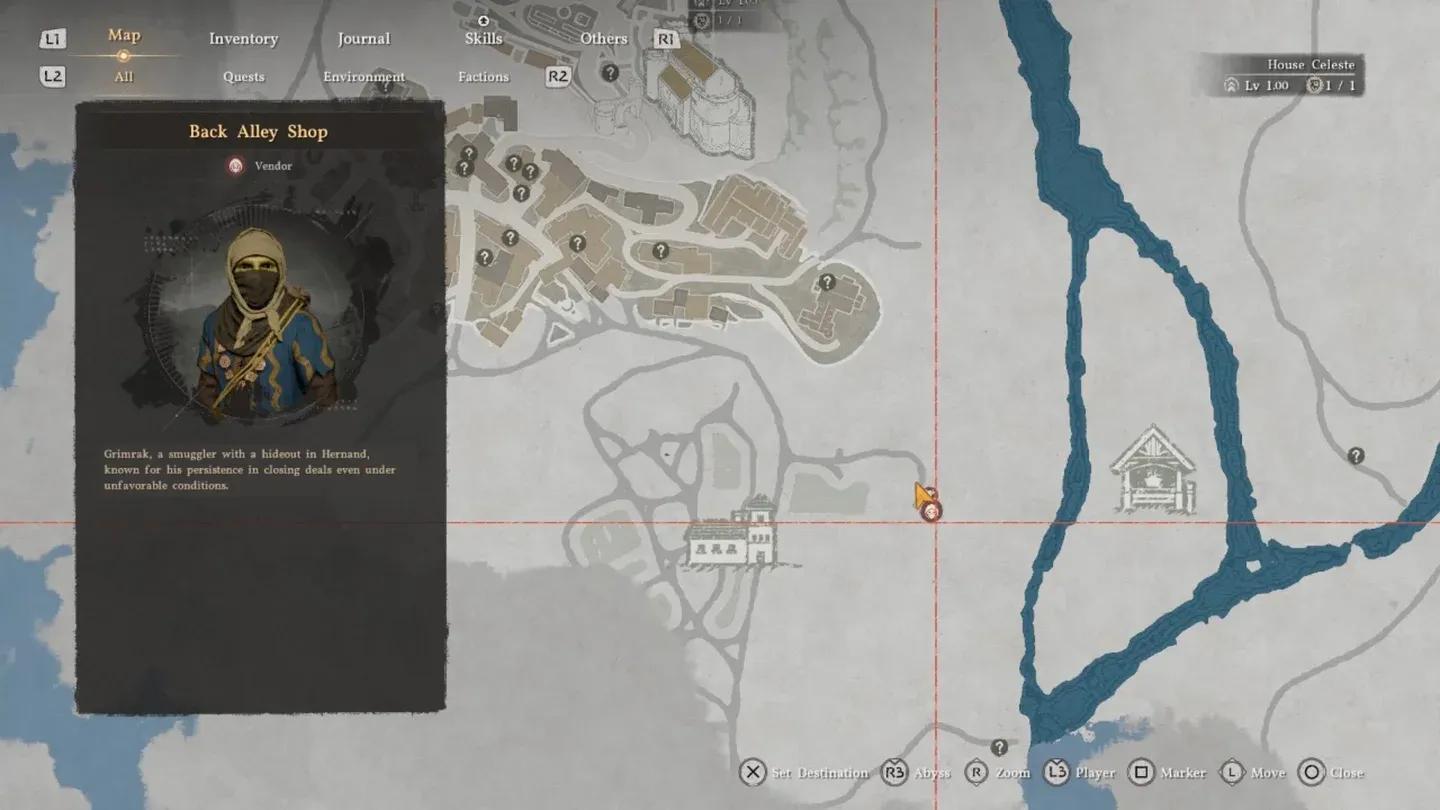Select the Others tab
1440x810 pixels.
(604, 39)
